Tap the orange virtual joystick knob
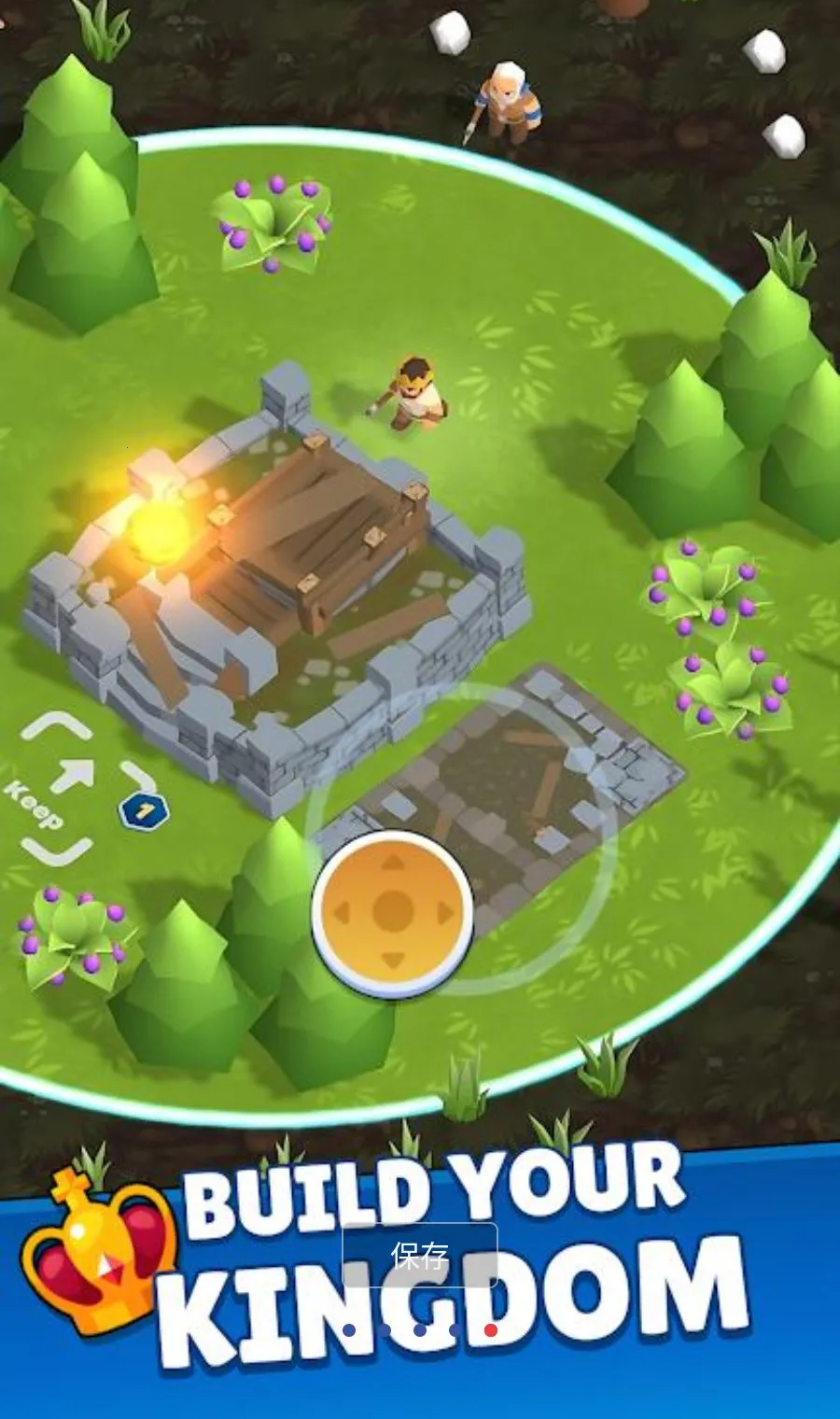This screenshot has width=840, height=1419. click(x=393, y=910)
